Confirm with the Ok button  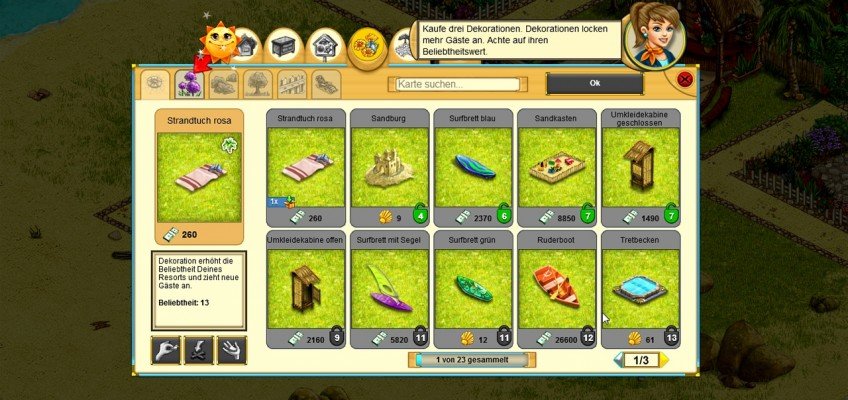click(x=594, y=83)
